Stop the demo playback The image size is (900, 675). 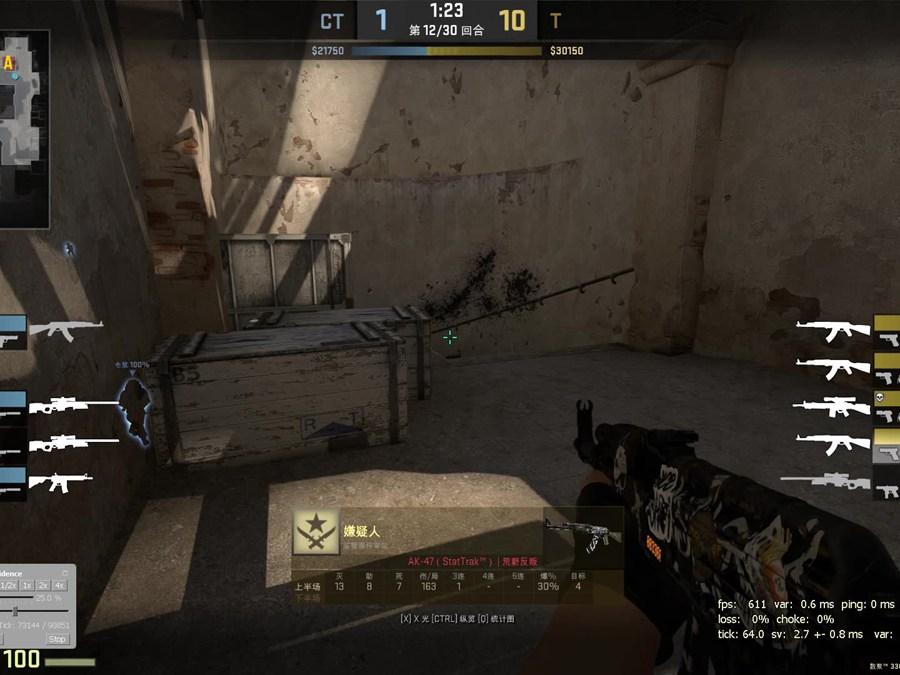[57, 639]
